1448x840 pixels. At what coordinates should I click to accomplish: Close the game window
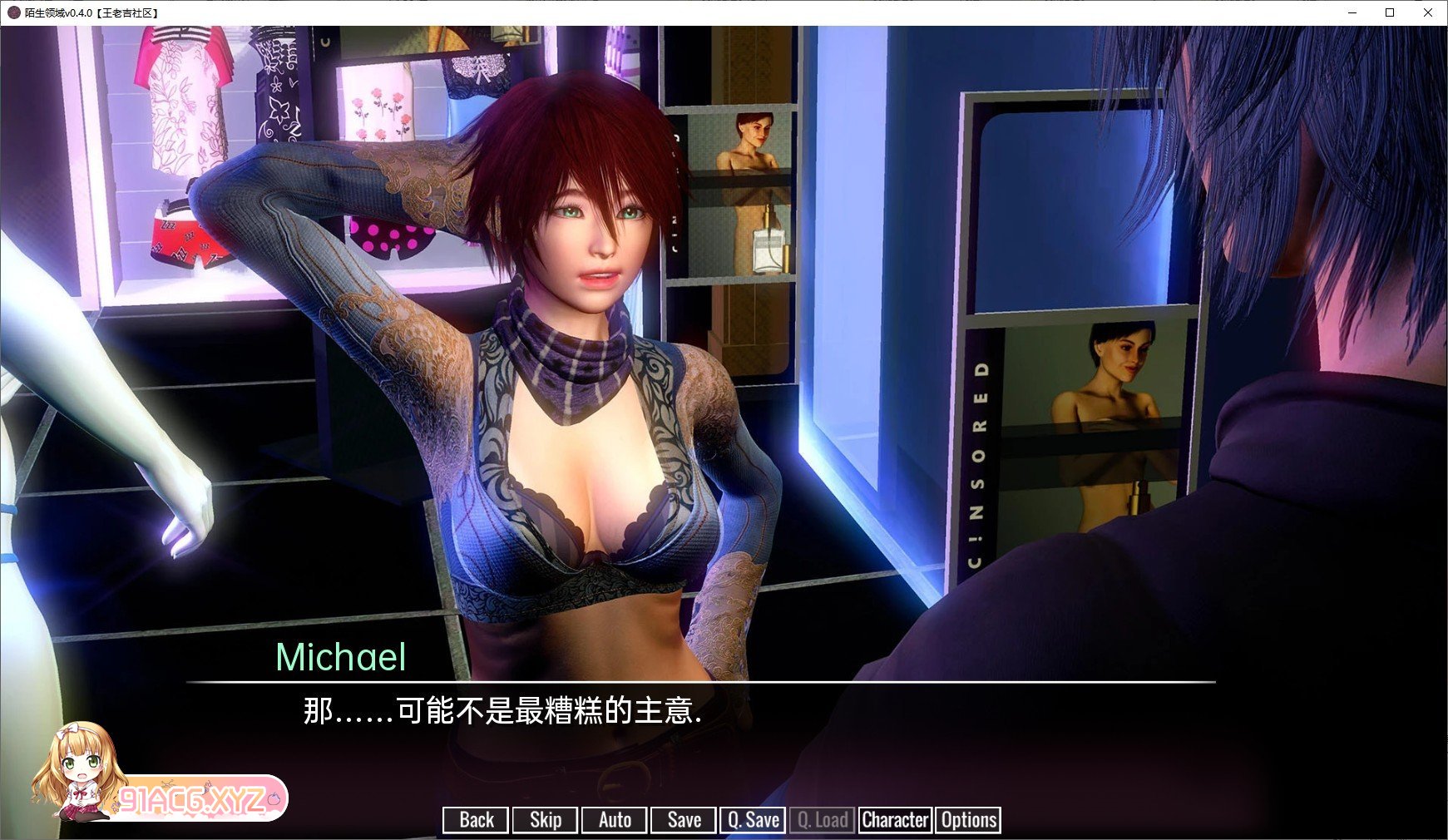[x=1428, y=12]
